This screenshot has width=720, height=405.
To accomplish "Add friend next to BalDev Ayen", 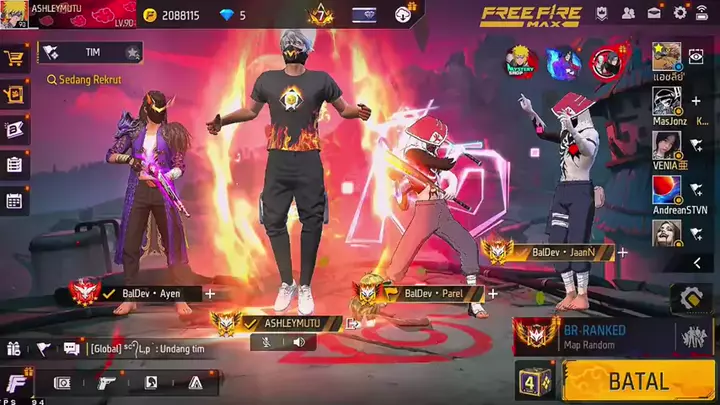I will 210,294.
